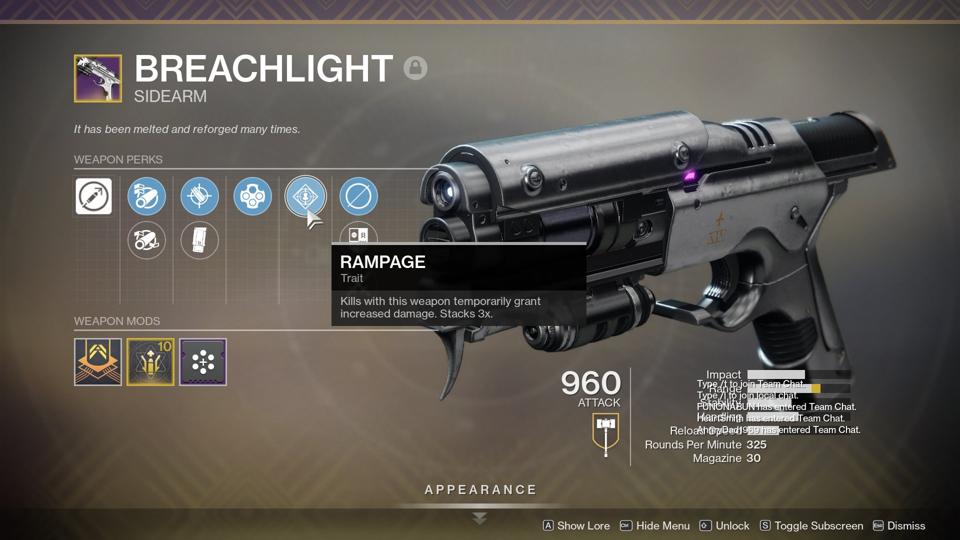Select the lower magazine perk icon
The image size is (960, 540).
pos(199,240)
